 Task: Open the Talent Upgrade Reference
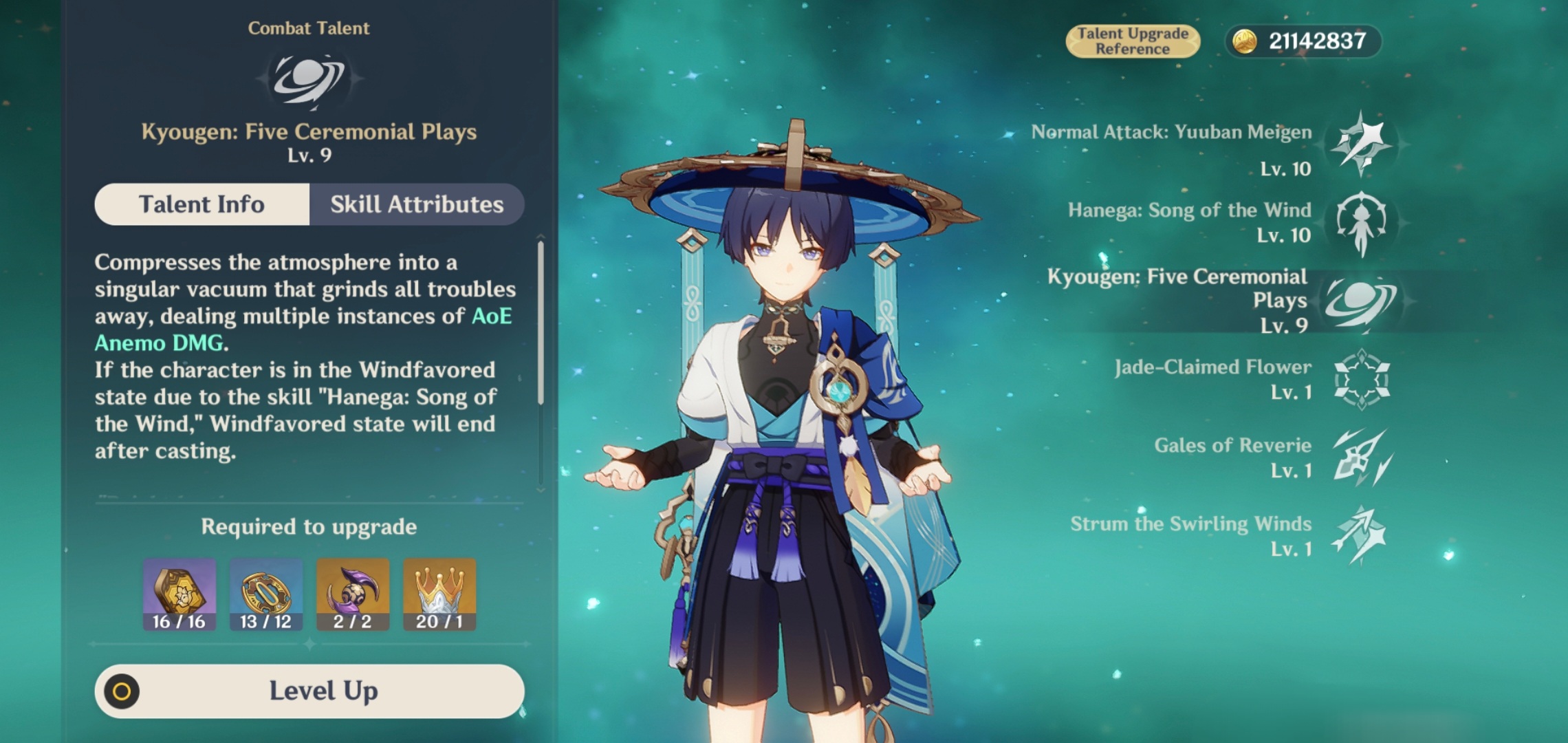(x=1132, y=40)
